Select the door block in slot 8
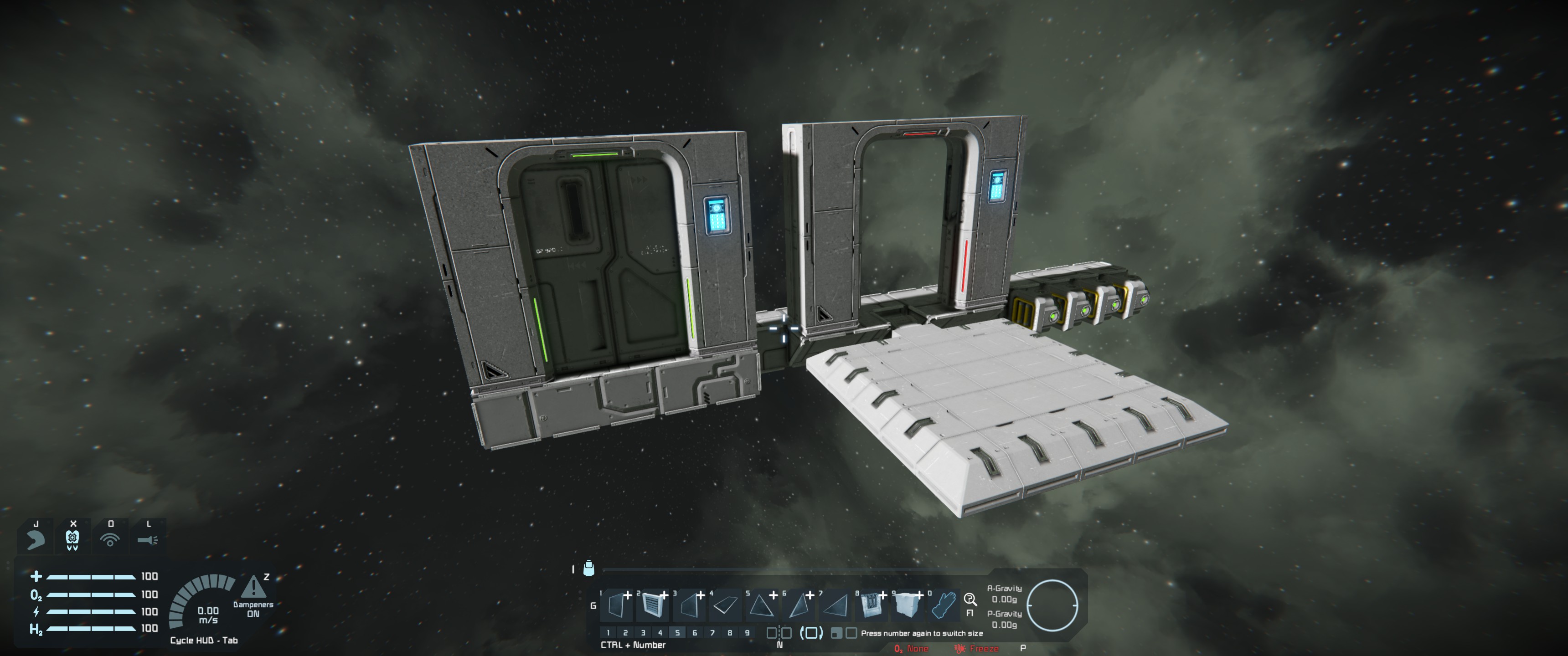Image resolution: width=1568 pixels, height=656 pixels. (x=871, y=606)
